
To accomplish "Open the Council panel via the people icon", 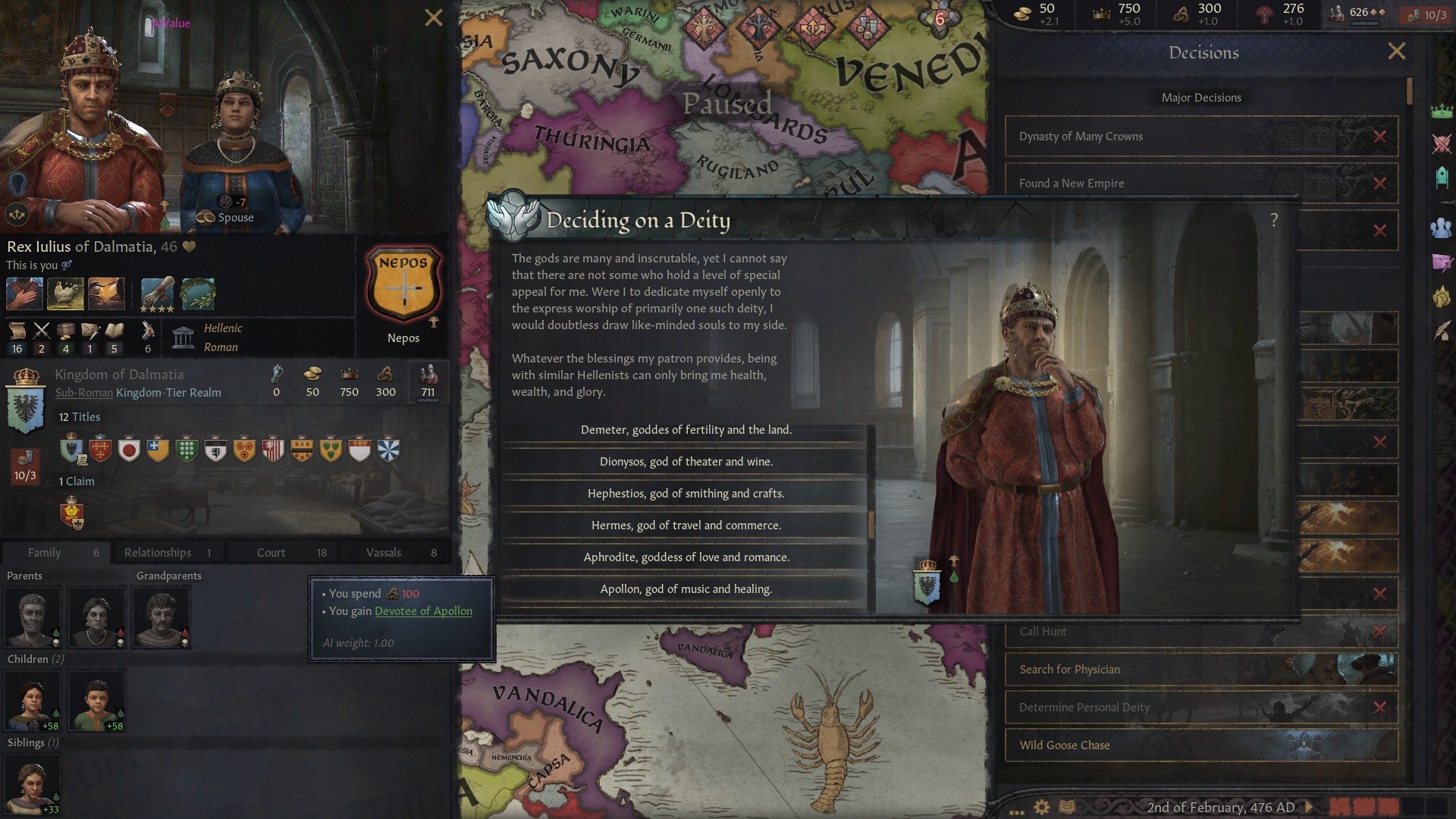I will pyautogui.click(x=1443, y=226).
